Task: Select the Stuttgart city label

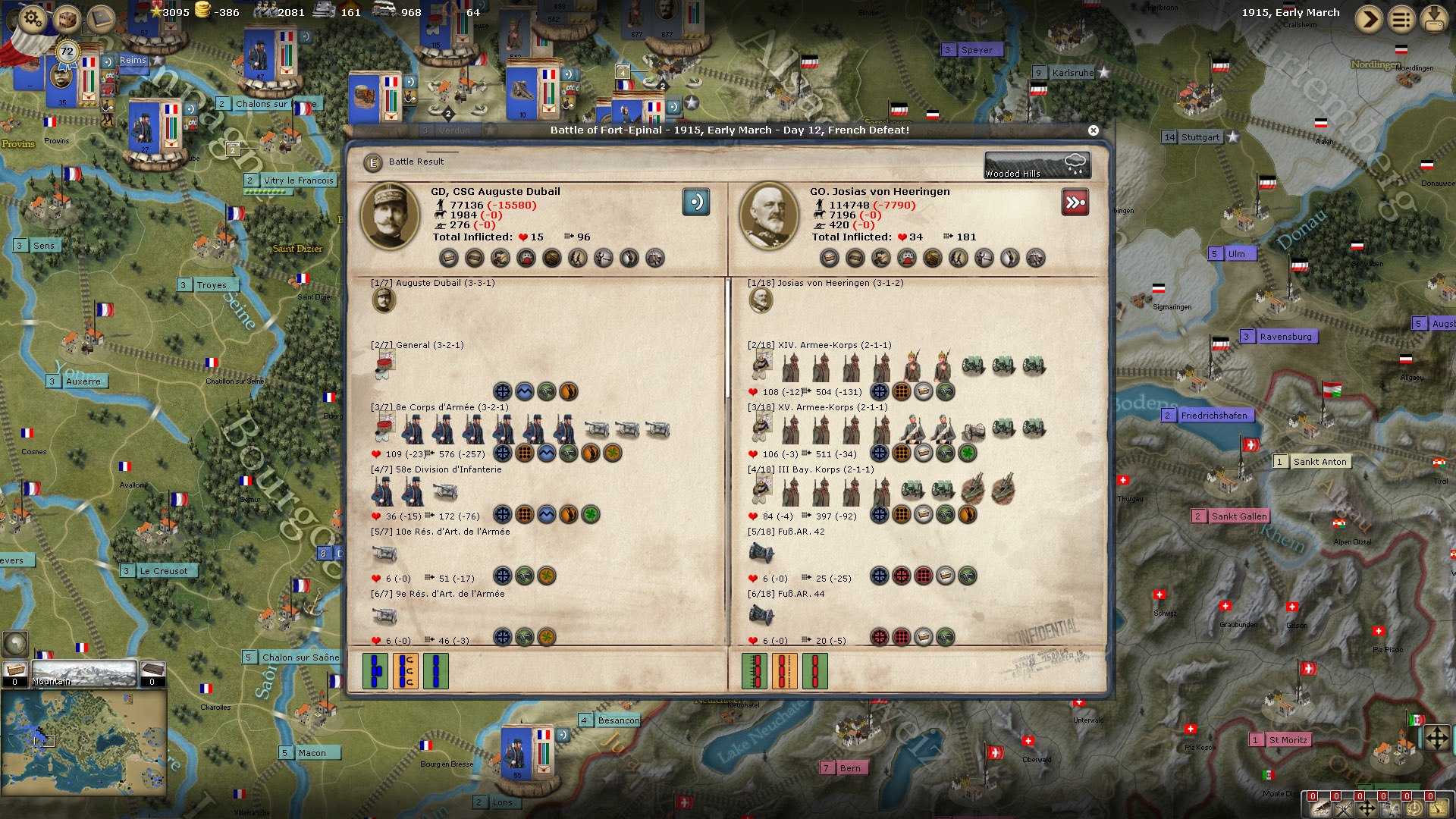Action: 1200,137
